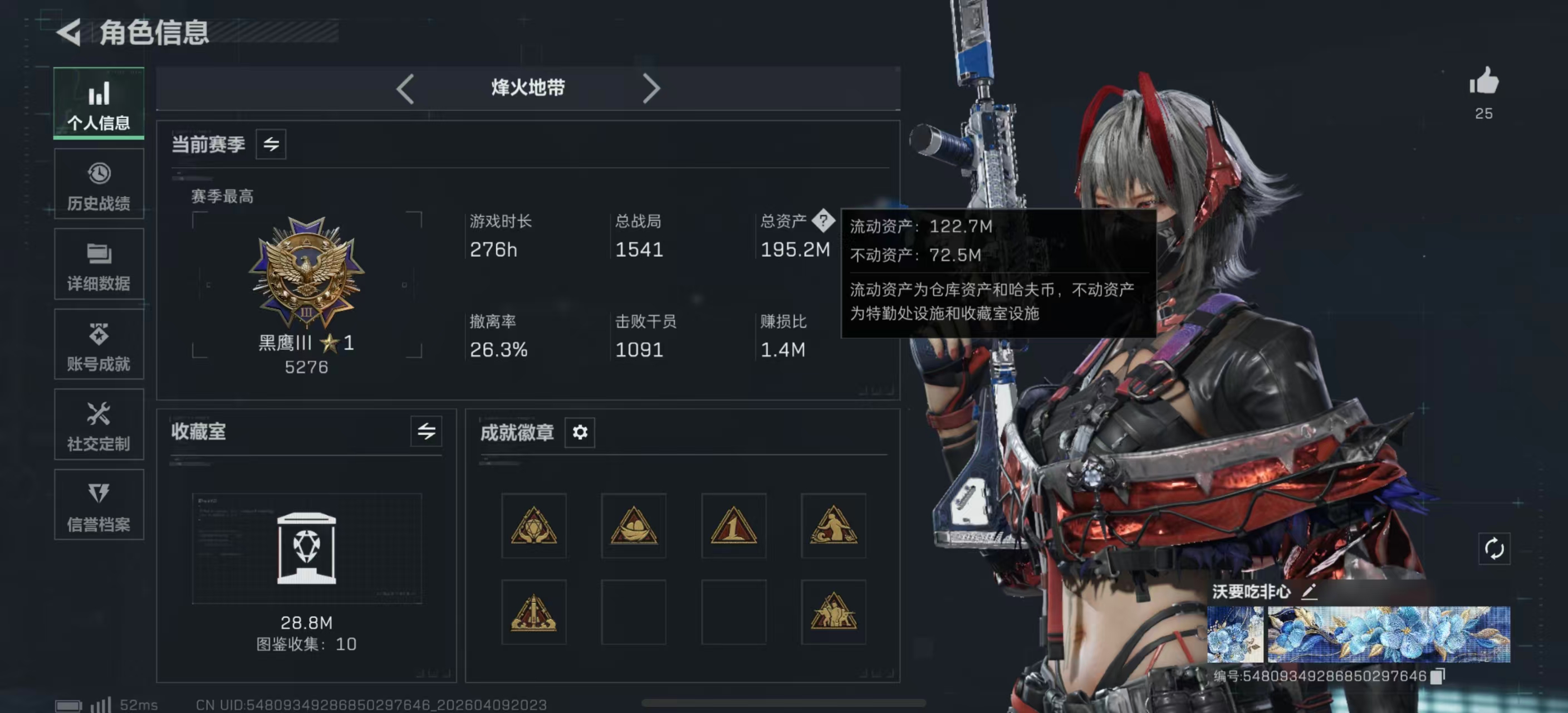Open the 信誉档案 tab
This screenshot has height=713, width=1568.
(99, 505)
